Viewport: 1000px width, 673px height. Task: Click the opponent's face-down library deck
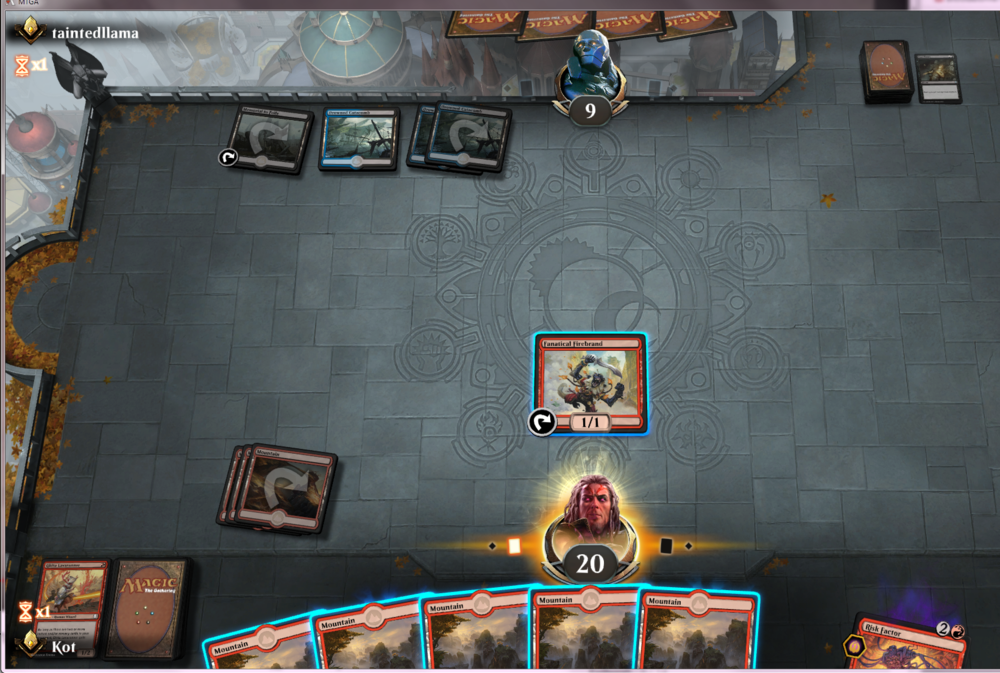click(885, 71)
